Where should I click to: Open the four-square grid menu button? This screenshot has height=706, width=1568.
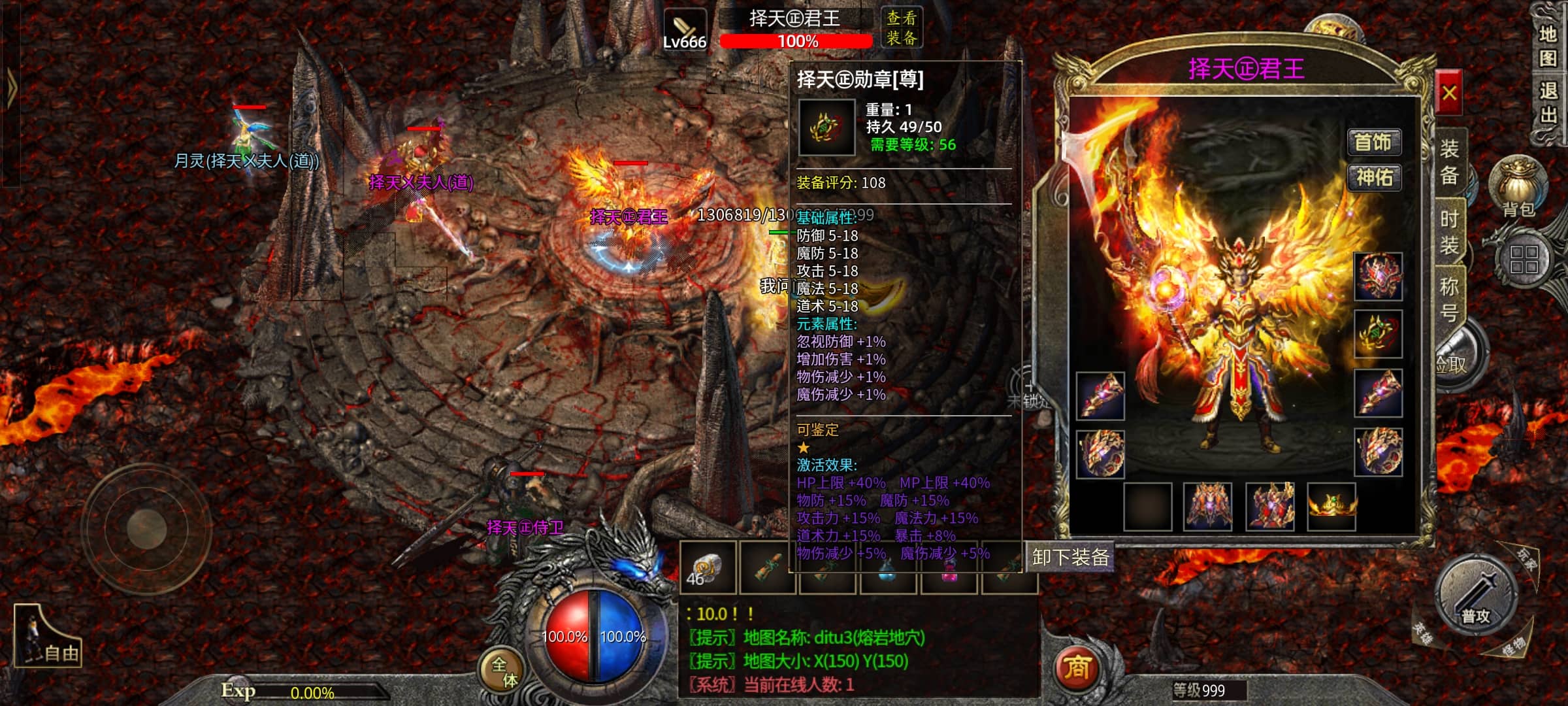coord(1524,260)
